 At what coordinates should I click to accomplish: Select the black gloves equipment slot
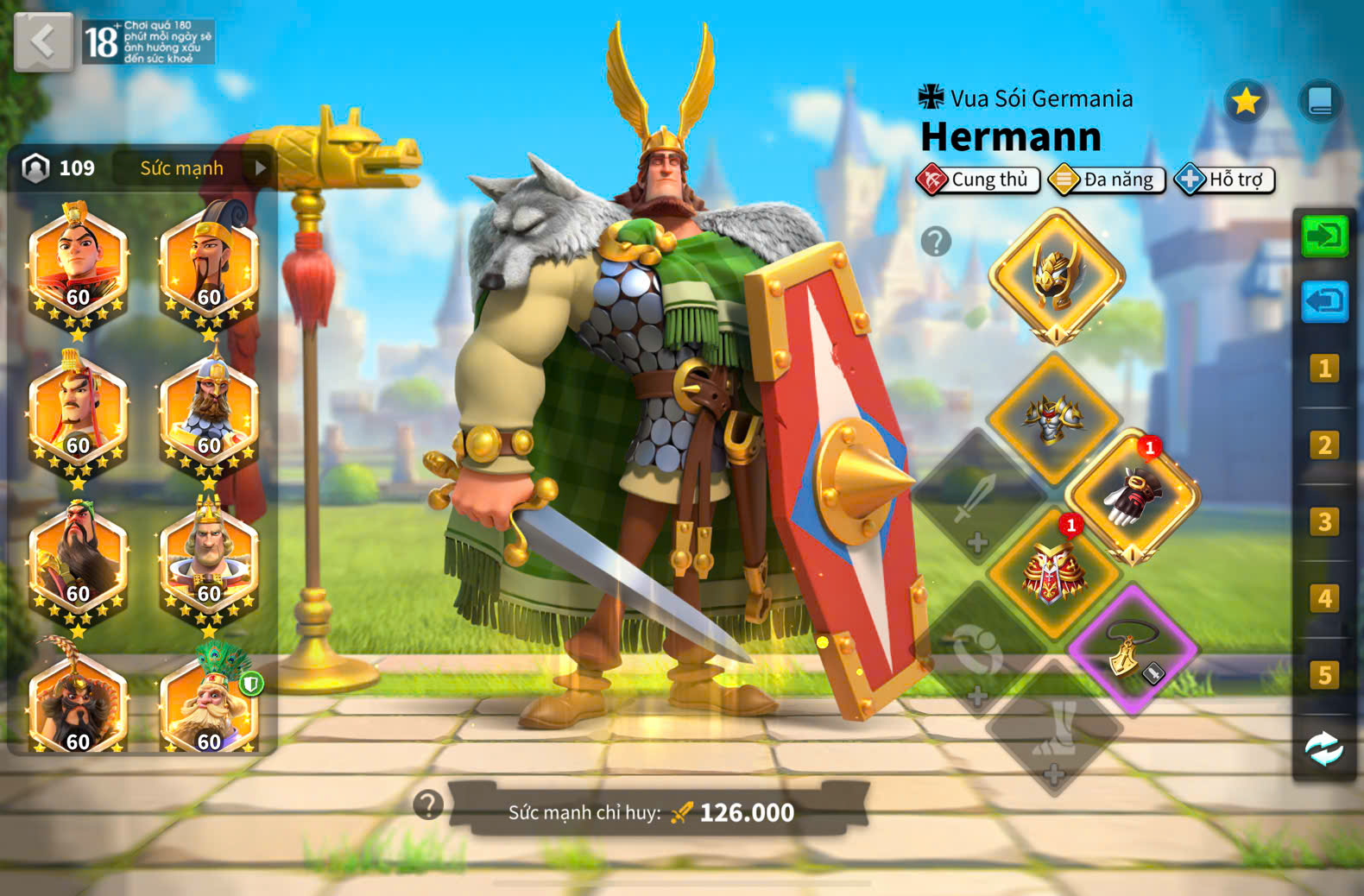tap(1132, 496)
